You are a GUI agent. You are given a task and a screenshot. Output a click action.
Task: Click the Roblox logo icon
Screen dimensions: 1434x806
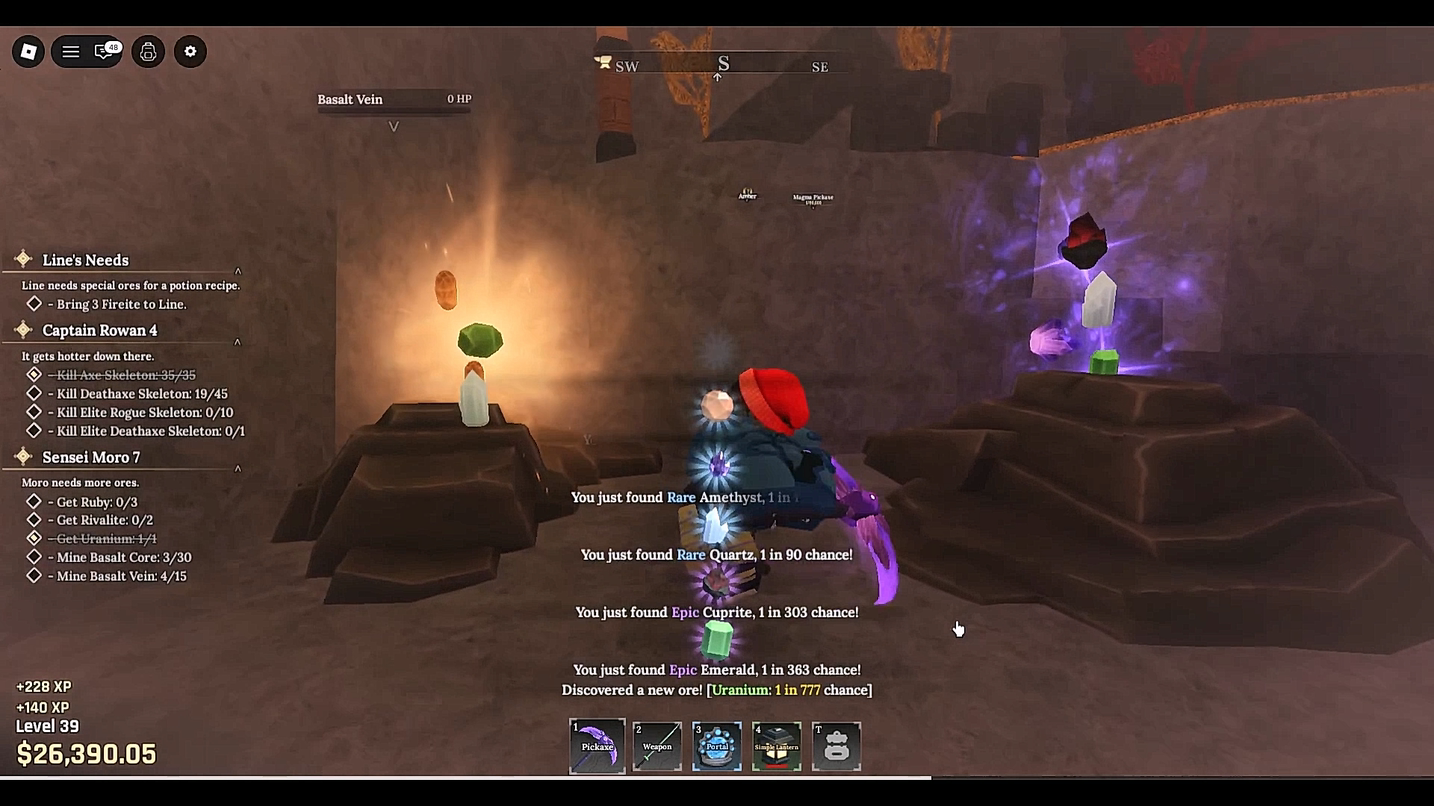28,50
